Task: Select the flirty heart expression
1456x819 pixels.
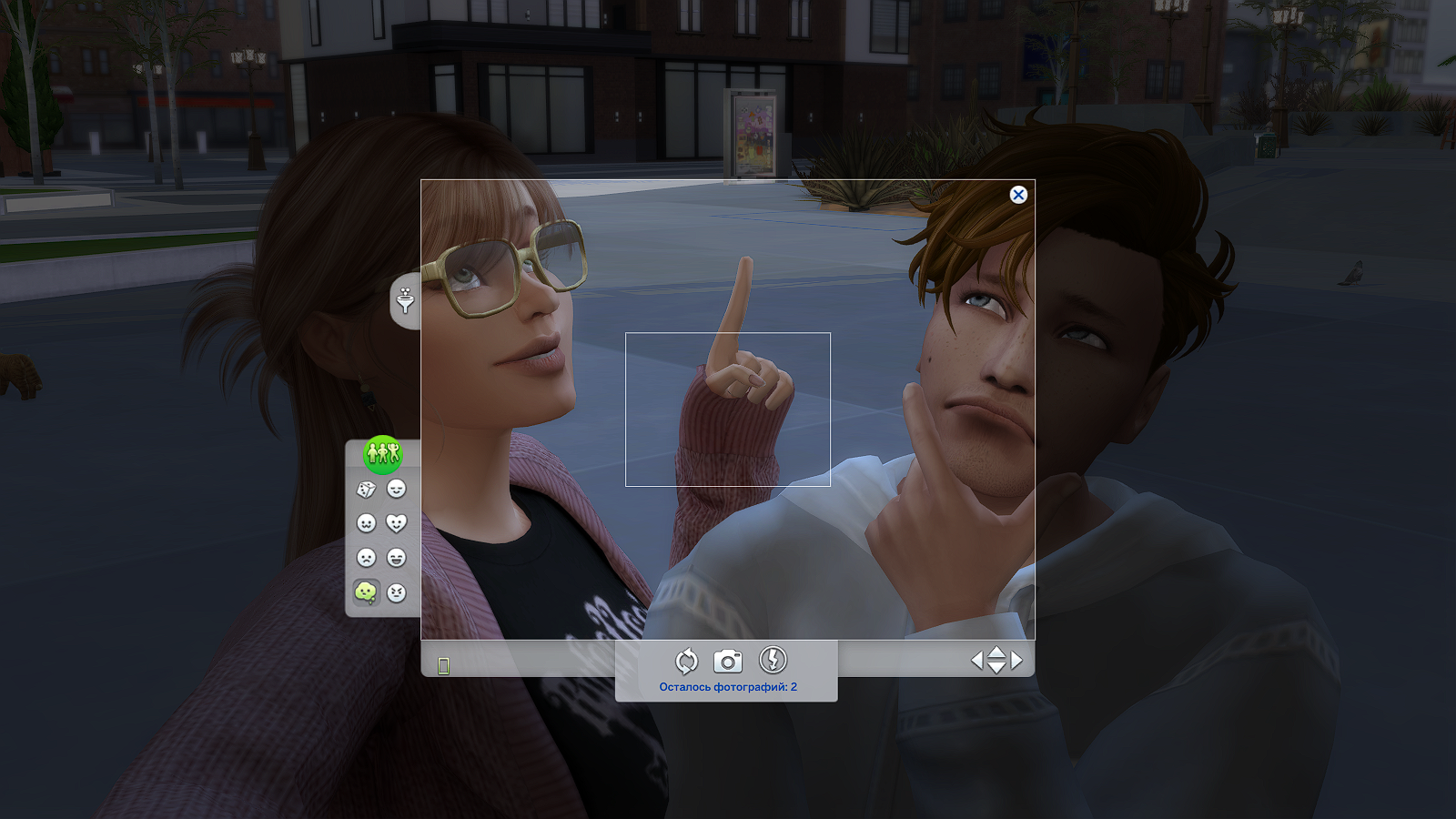Action: click(x=397, y=521)
